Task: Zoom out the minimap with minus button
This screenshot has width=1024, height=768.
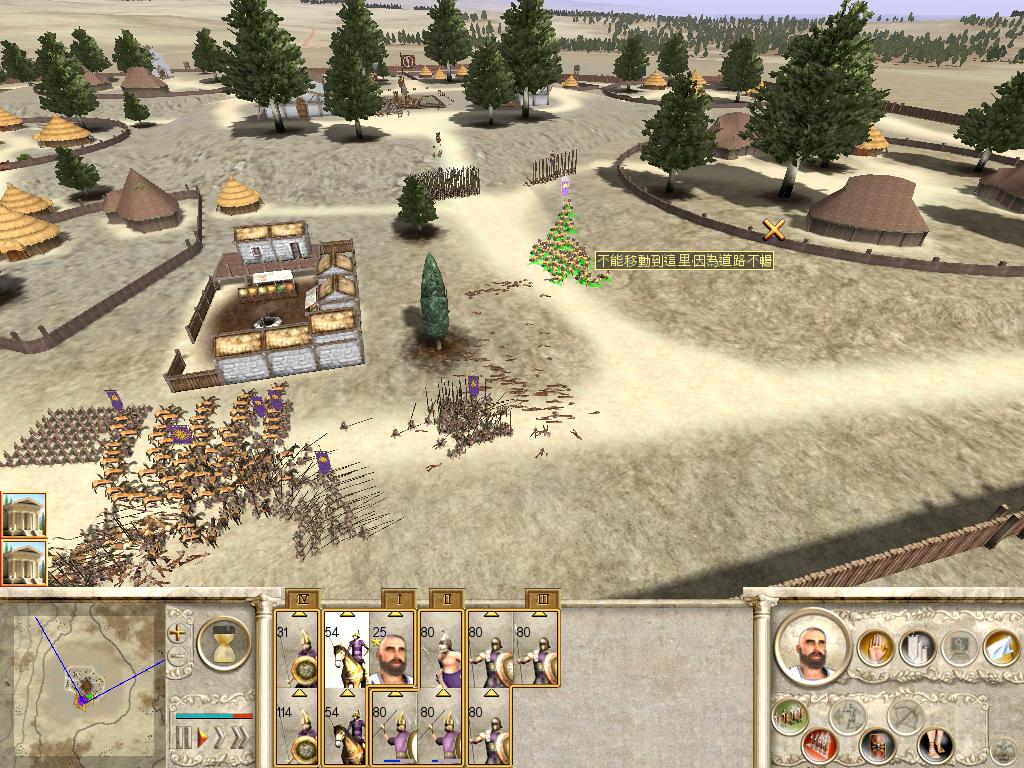Action: pos(178,657)
